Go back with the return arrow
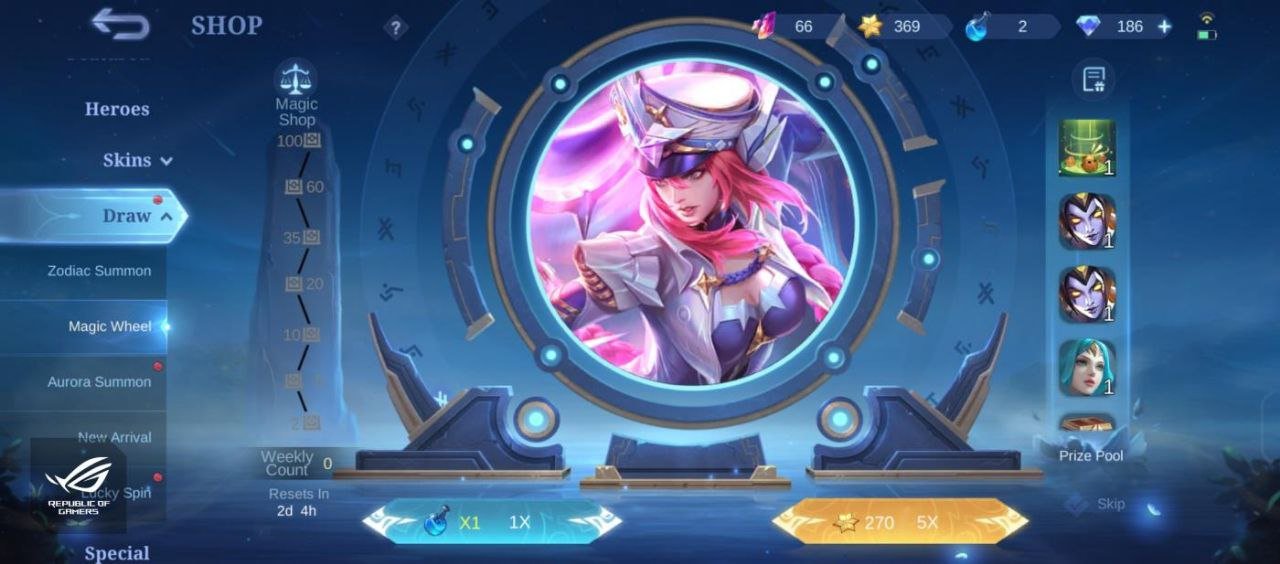Screen dimensions: 1280x564 click(x=120, y=24)
